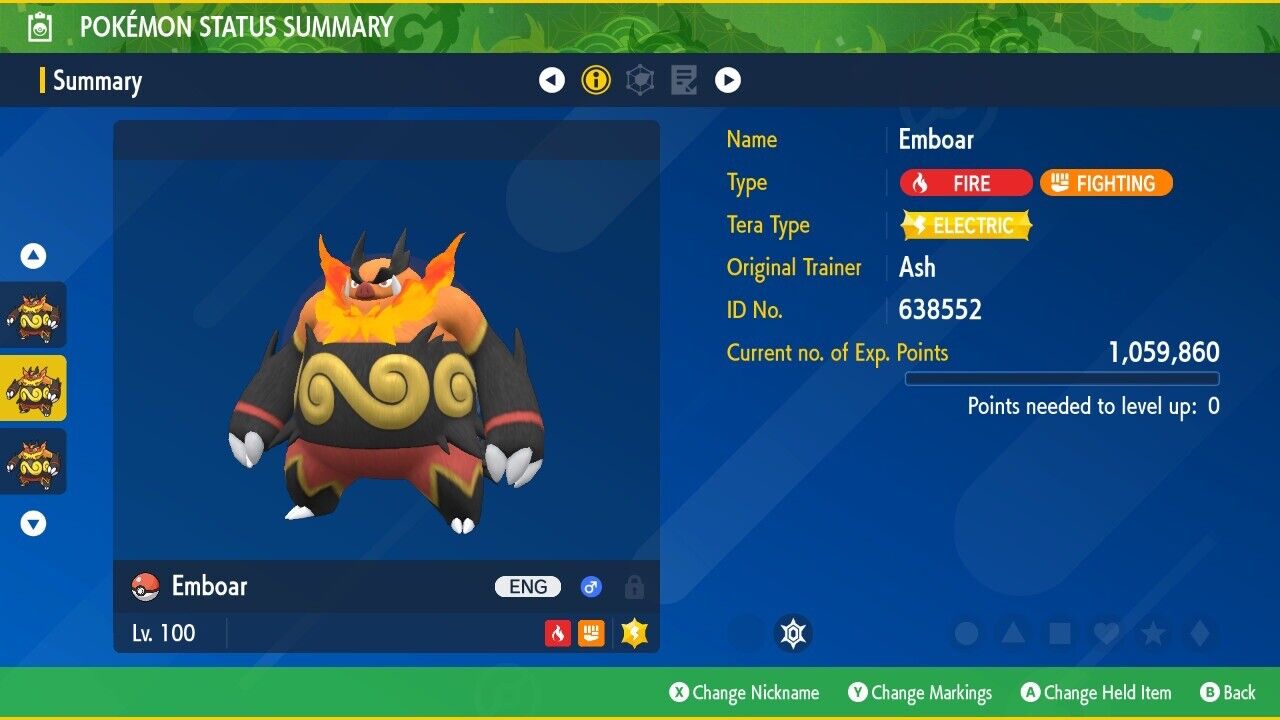Viewport: 1280px width, 720px height.
Task: Select Change Held Item option
Action: tap(1095, 693)
